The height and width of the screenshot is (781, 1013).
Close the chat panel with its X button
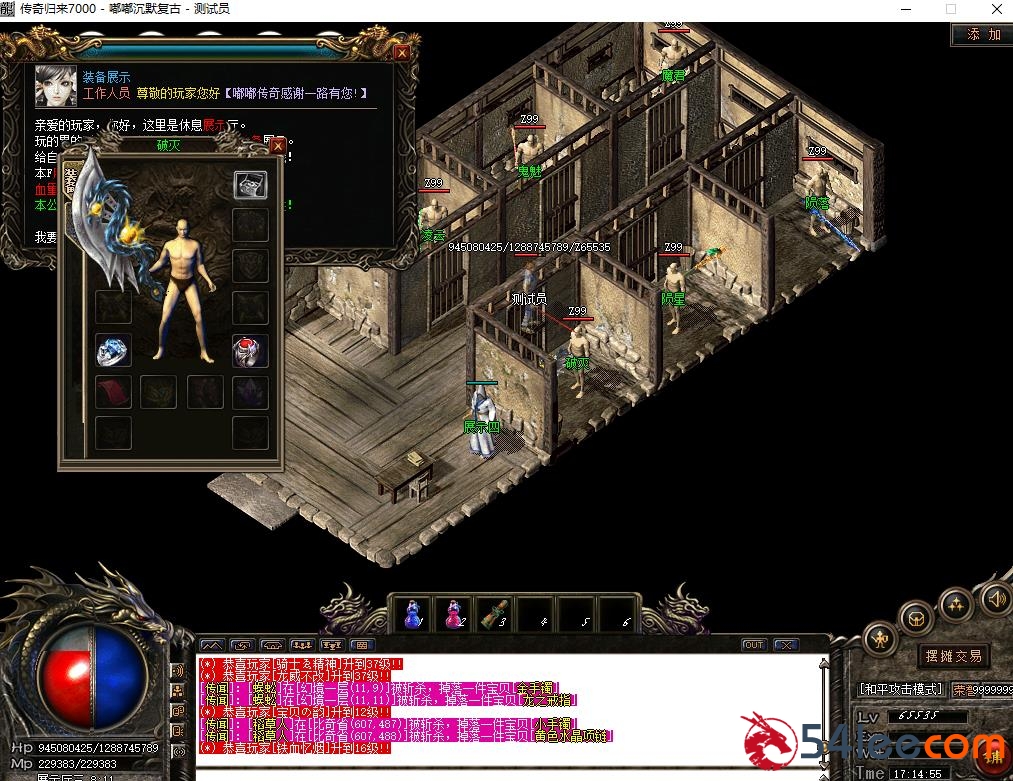pyautogui.click(x=786, y=645)
